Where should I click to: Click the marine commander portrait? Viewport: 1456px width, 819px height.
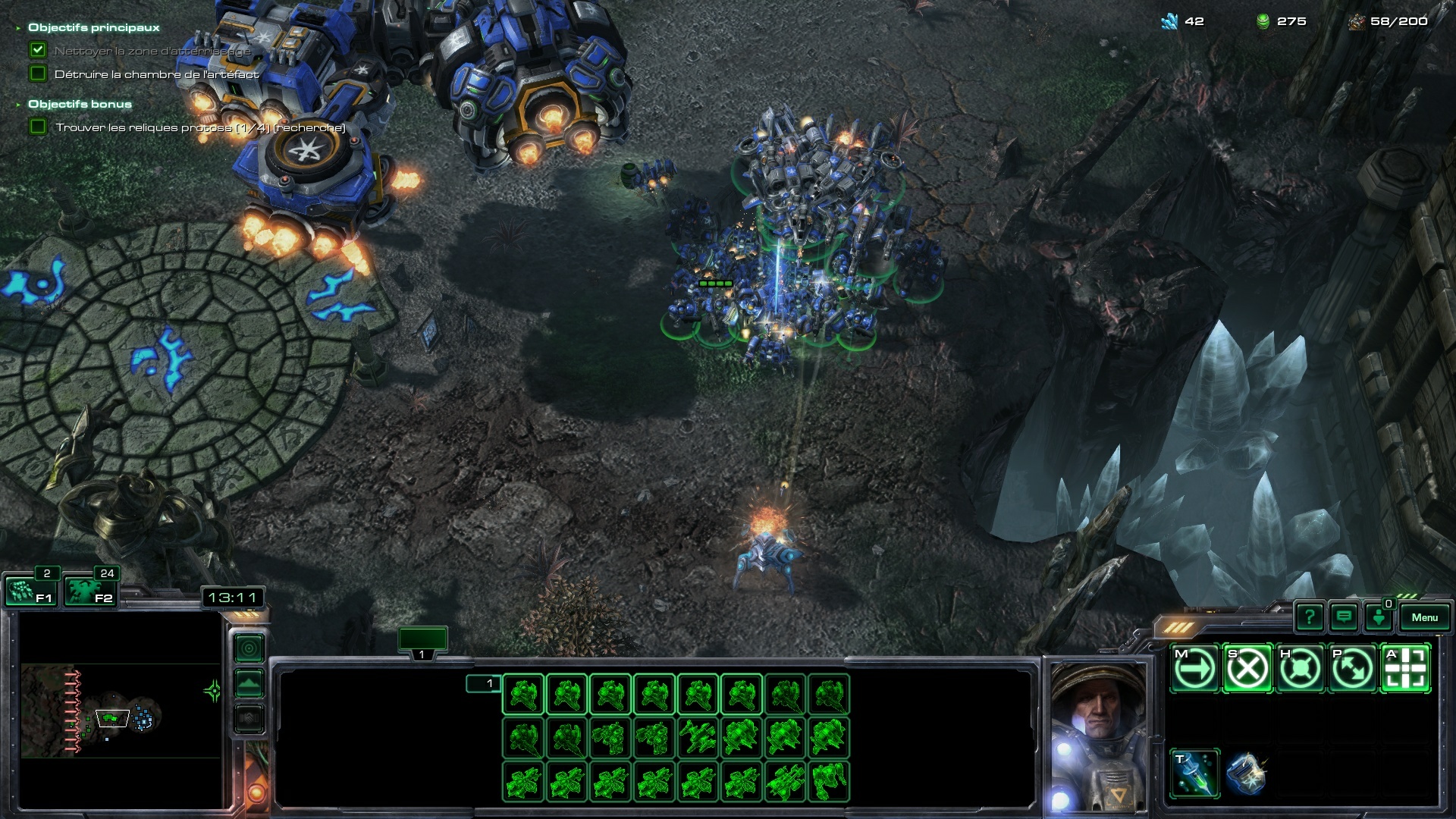coord(1097,736)
